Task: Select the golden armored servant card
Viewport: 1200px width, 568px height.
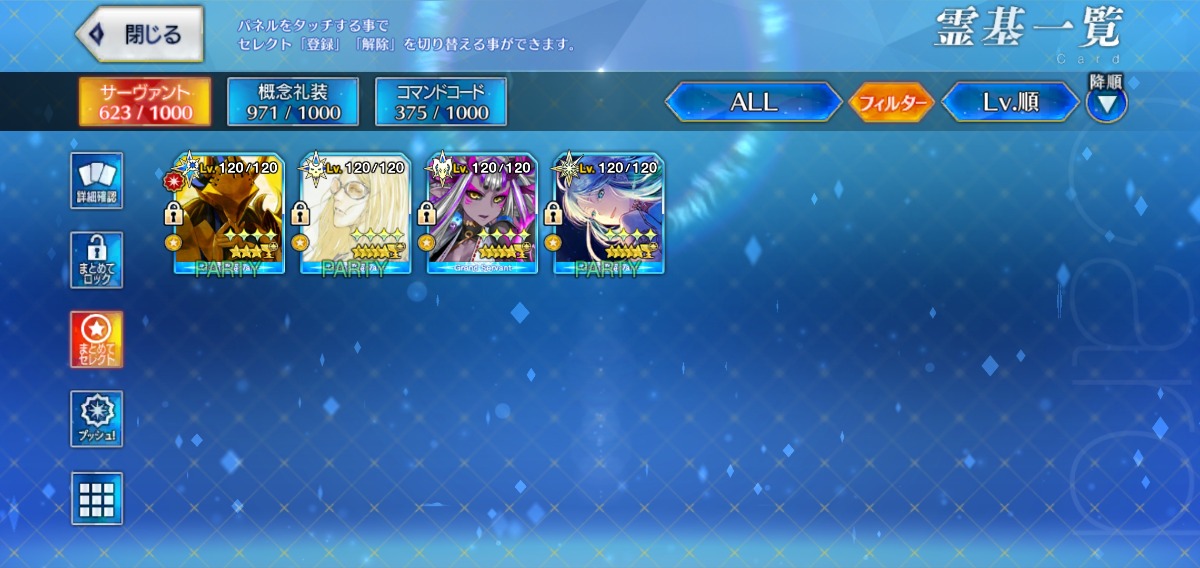Action: (229, 214)
